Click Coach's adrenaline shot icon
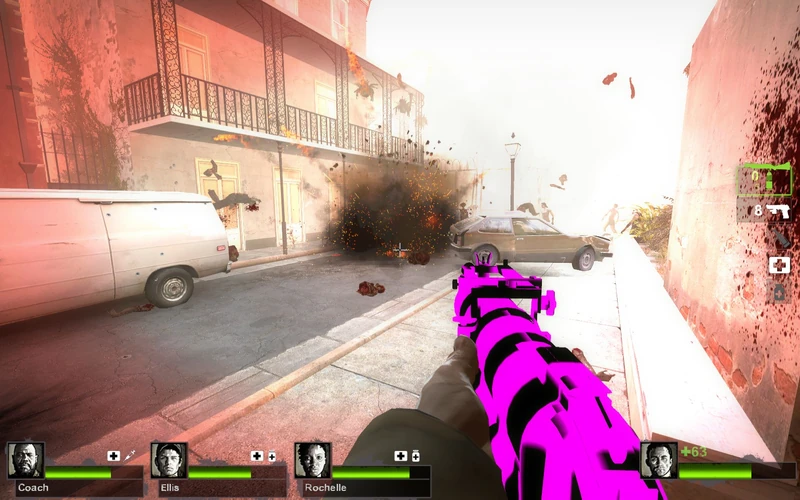This screenshot has height=500, width=800. coord(130,456)
